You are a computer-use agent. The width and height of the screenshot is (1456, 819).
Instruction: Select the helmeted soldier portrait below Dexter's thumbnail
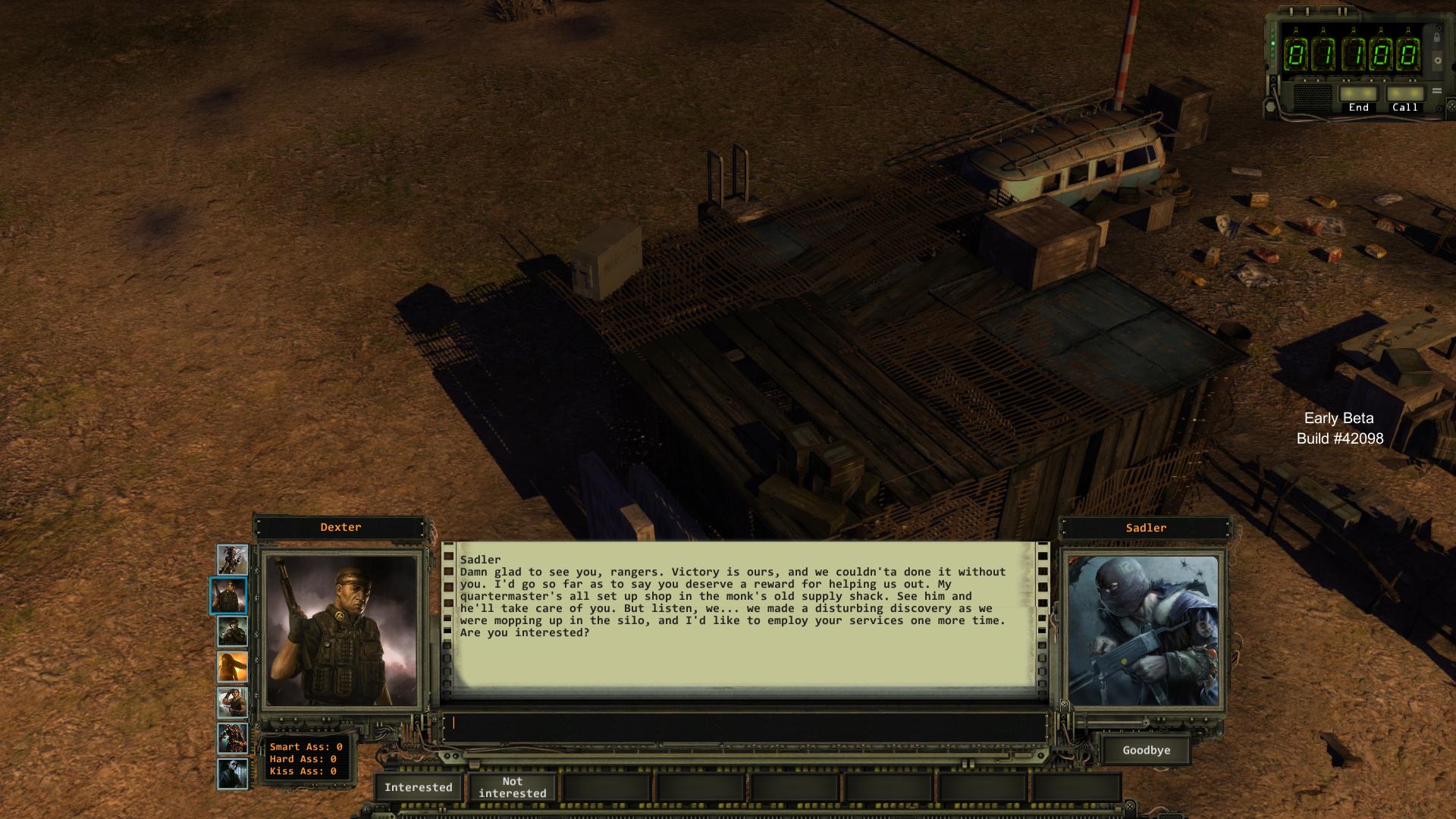[x=232, y=631]
